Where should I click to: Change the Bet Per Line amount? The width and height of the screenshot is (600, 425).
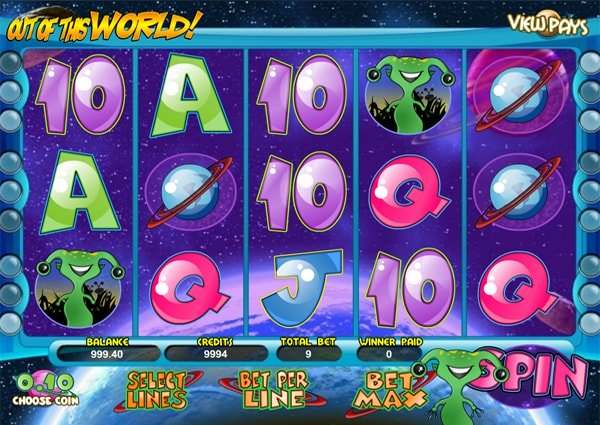coord(271,390)
